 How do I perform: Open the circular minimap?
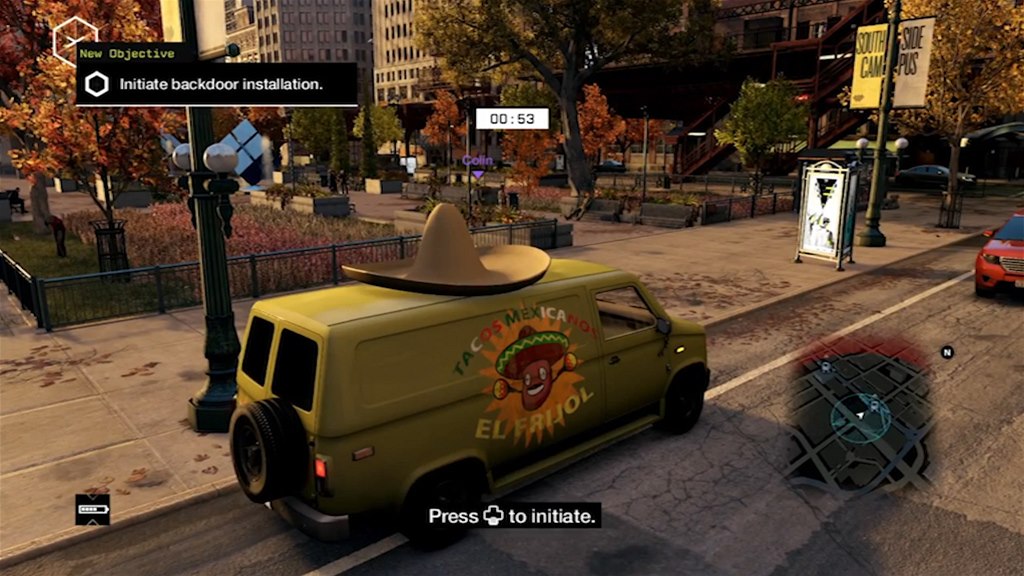click(x=859, y=413)
